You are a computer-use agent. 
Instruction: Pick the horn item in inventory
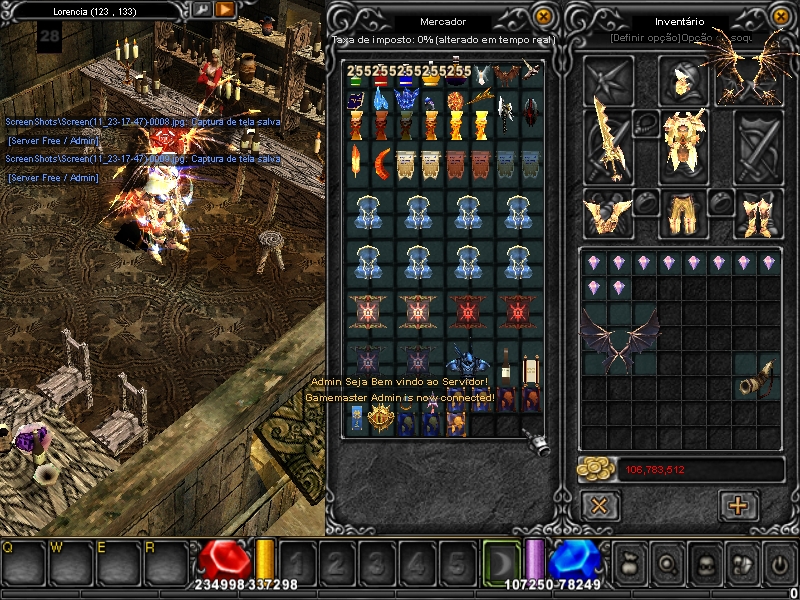click(x=756, y=382)
